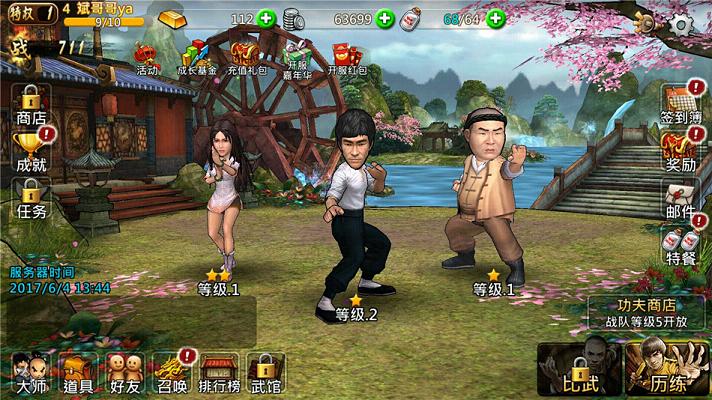The image size is (712, 400).
Task: Open the 任务 quest list
Action: click(x=31, y=200)
